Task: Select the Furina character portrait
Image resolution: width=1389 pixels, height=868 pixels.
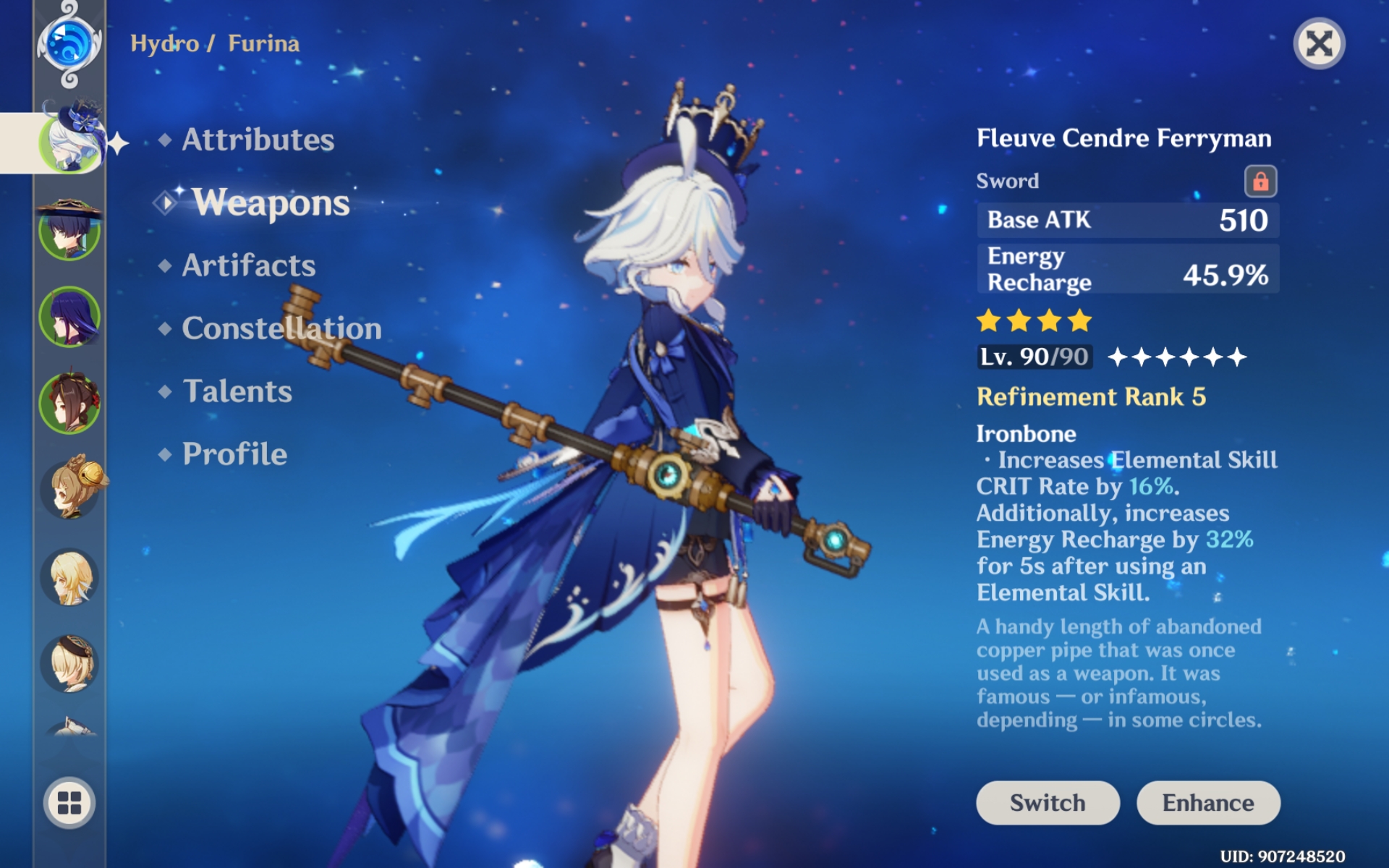Action: point(69,141)
